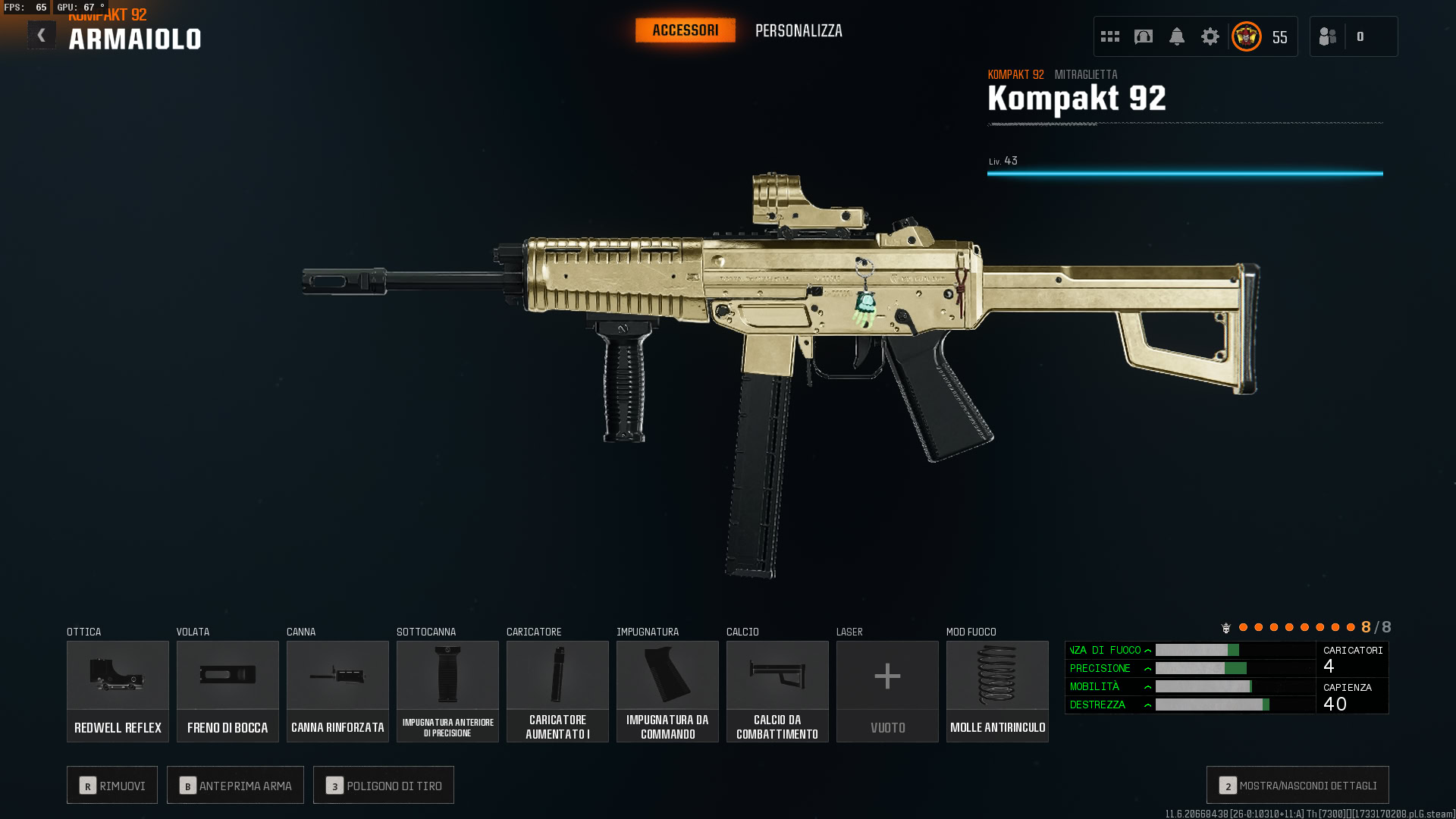Screen dimensions: 1456x819
Task: Choose the Freno di Bocca muzzle slot
Action: point(227,691)
